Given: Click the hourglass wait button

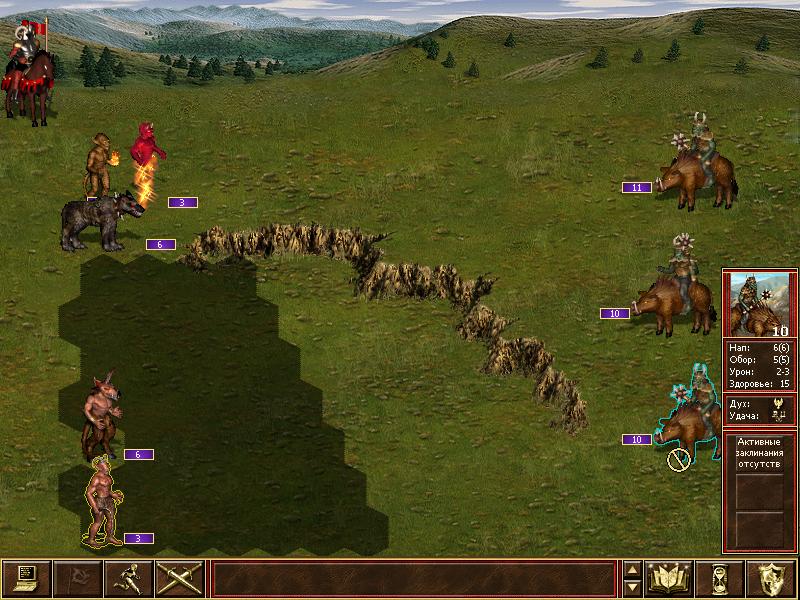Looking at the screenshot, I should click(720, 578).
